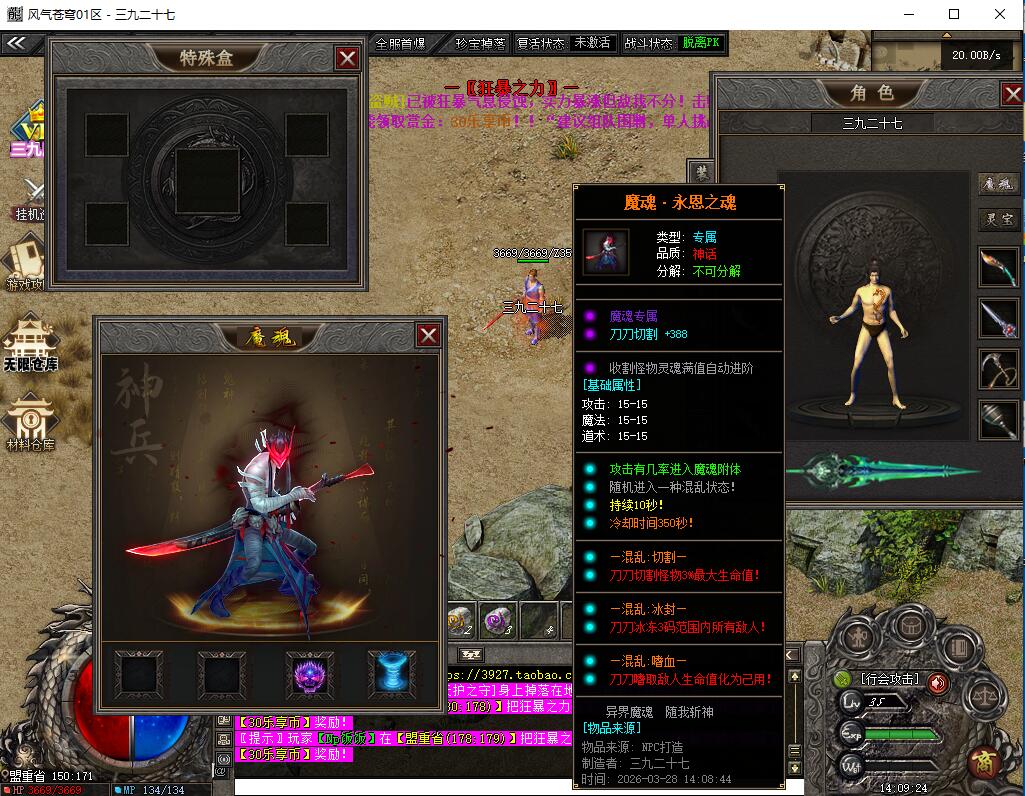Screen dimensions: 1025x796
Task: Close the 特殊盒 special box window
Action: click(347, 58)
